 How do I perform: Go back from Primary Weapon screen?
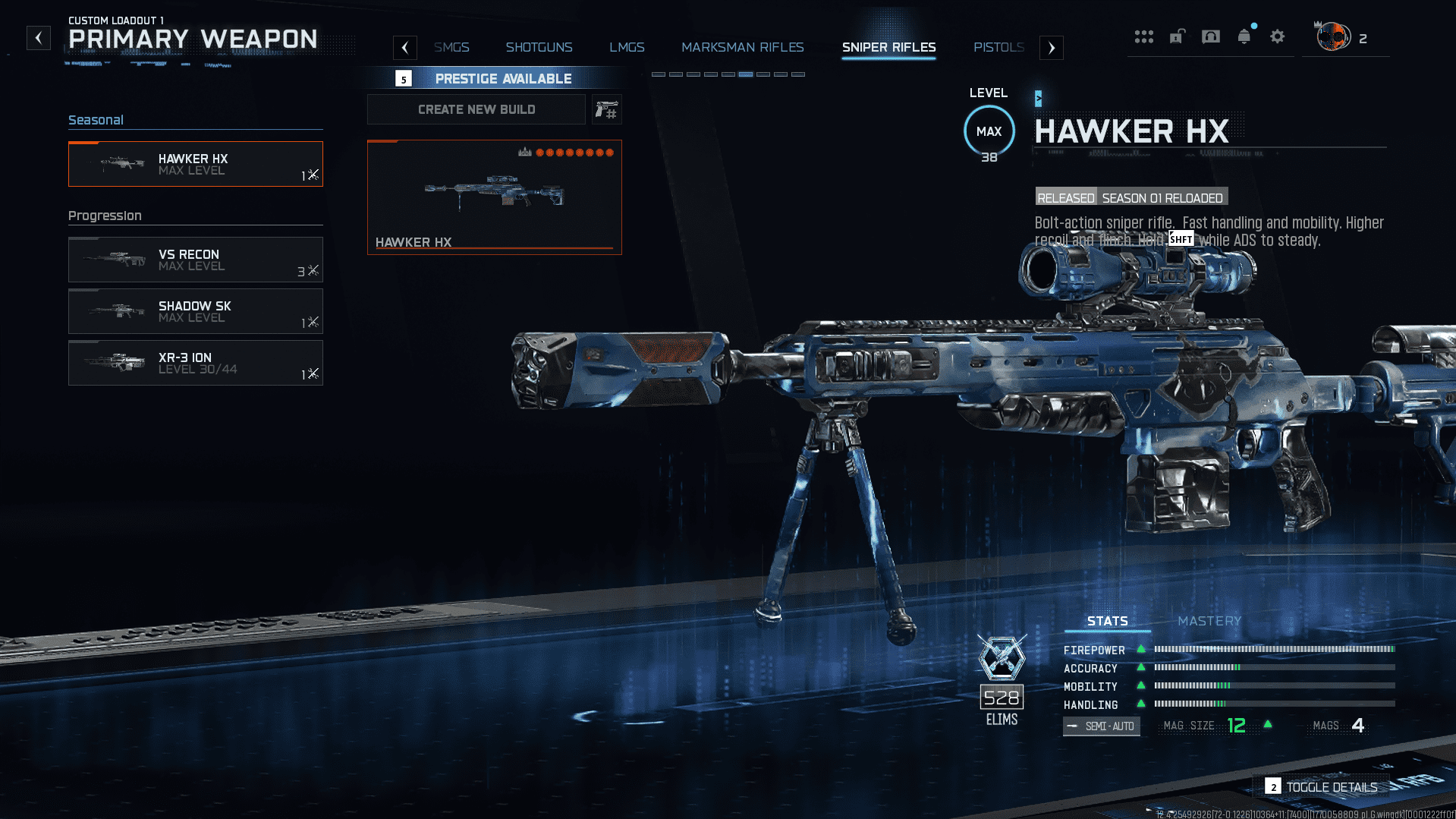pos(39,38)
